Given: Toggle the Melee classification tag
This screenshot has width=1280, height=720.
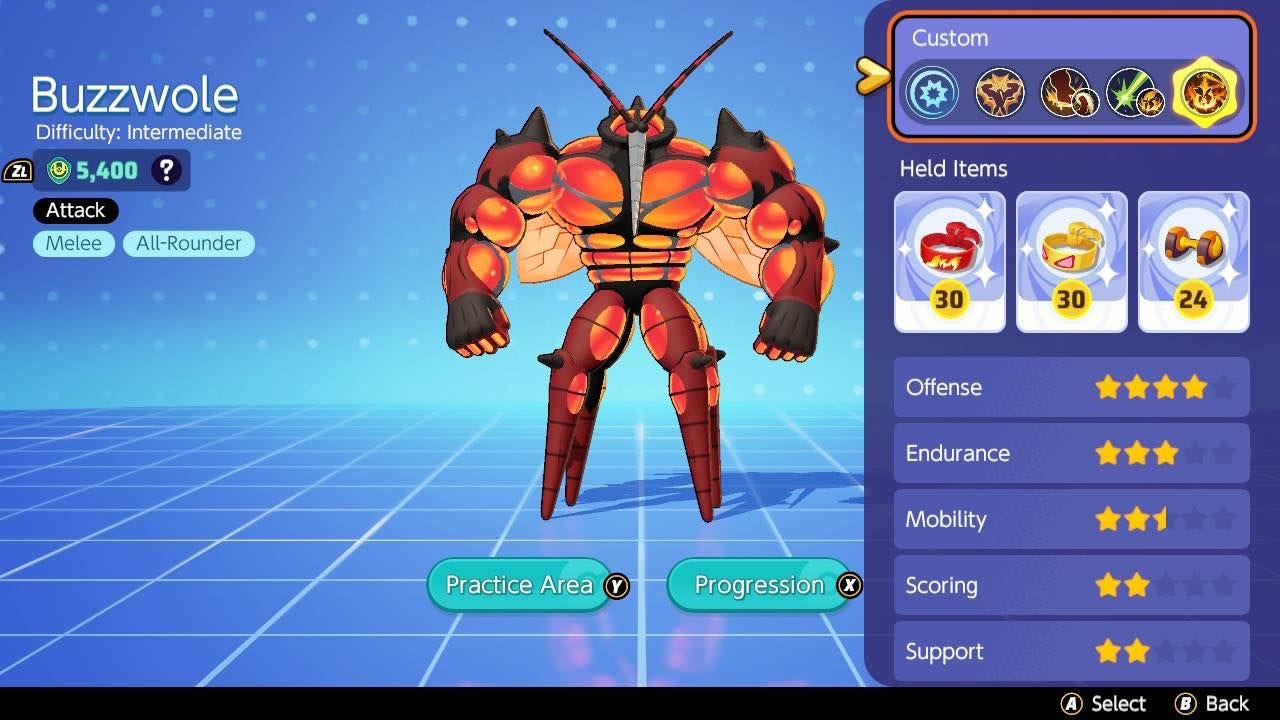Looking at the screenshot, I should tap(73, 243).
